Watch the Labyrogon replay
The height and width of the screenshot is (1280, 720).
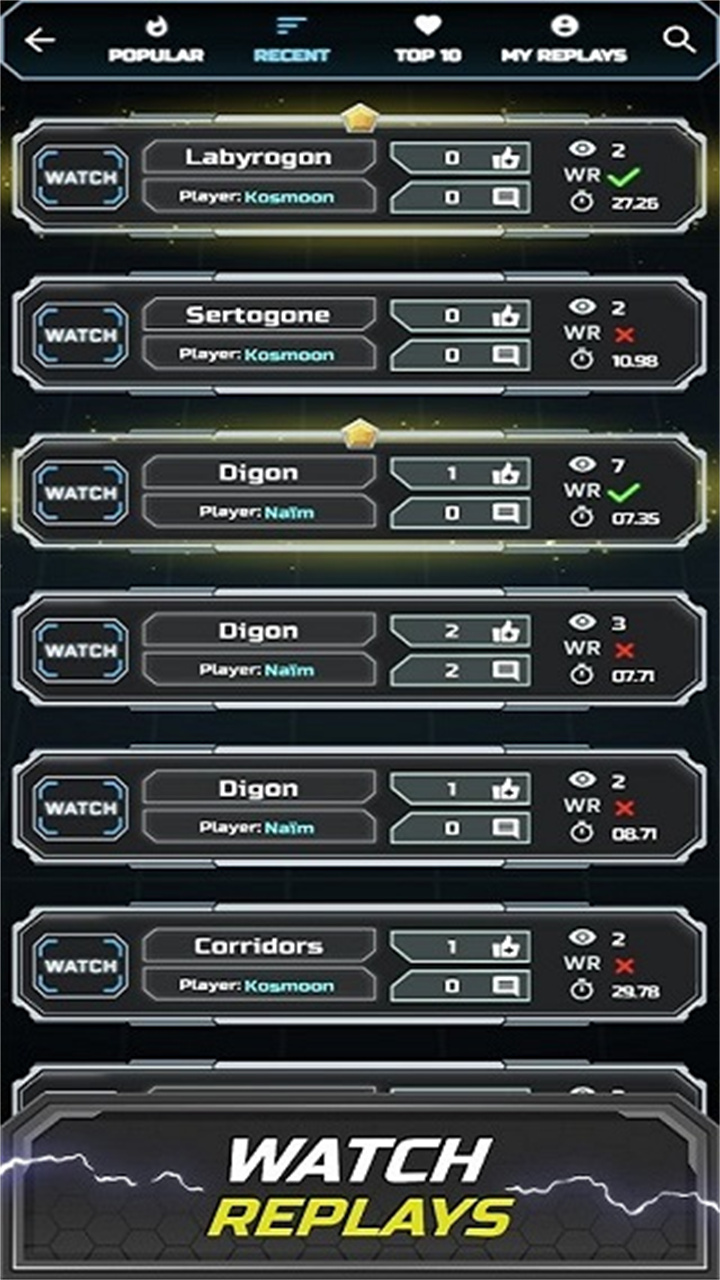(x=81, y=178)
